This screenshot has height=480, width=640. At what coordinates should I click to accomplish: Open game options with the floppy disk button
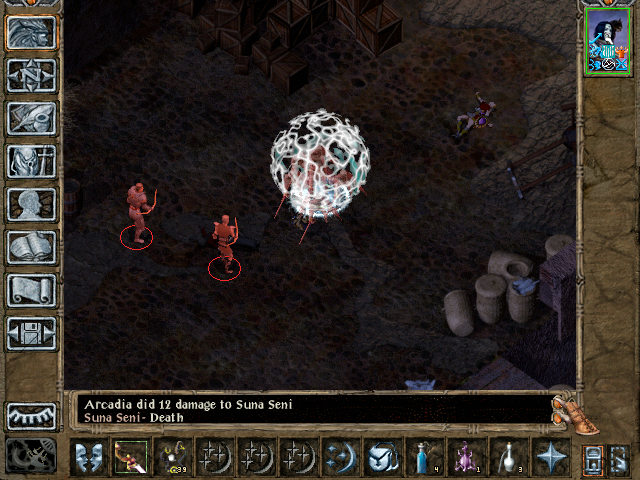[x=31, y=333]
